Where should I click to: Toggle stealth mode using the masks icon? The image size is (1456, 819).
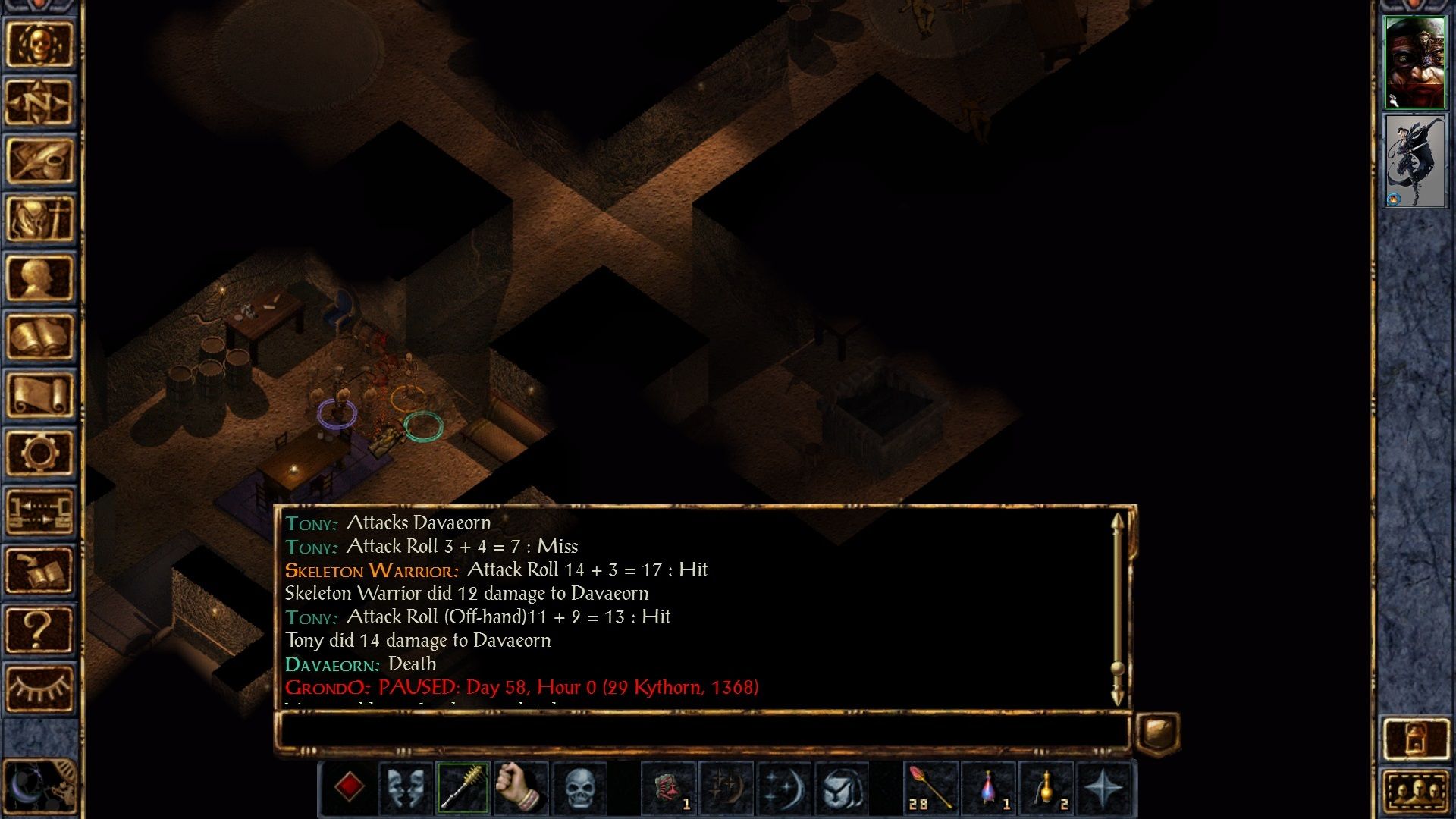(403, 789)
